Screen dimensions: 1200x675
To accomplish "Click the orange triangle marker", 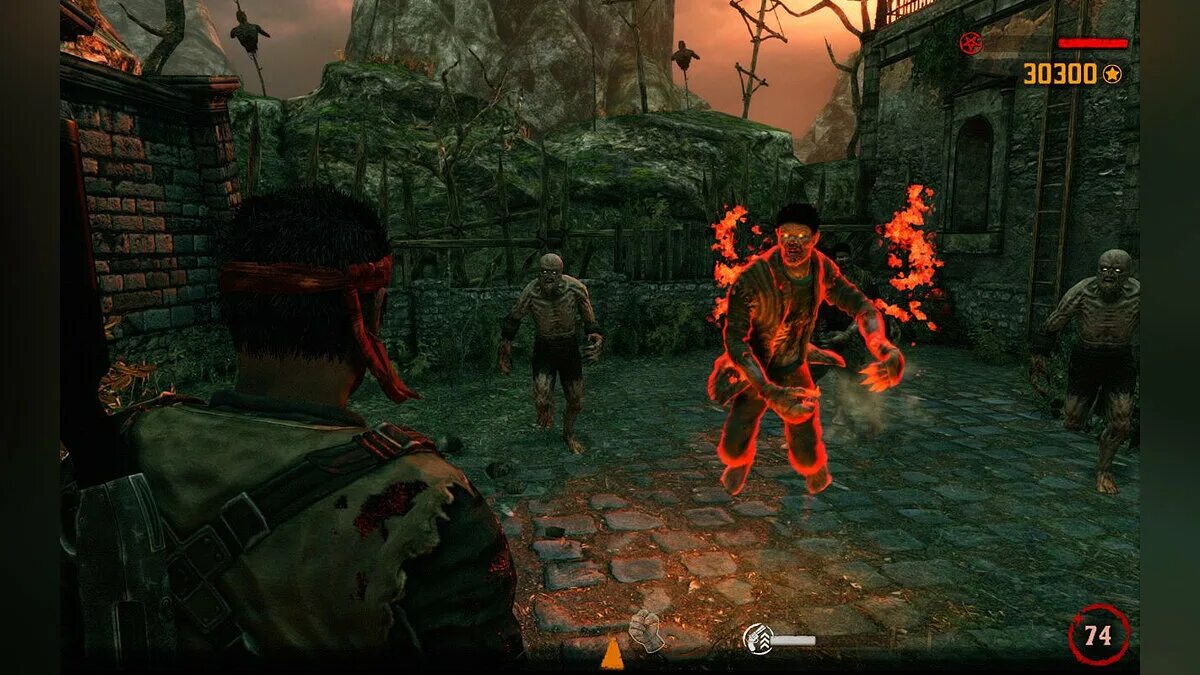I will point(612,654).
